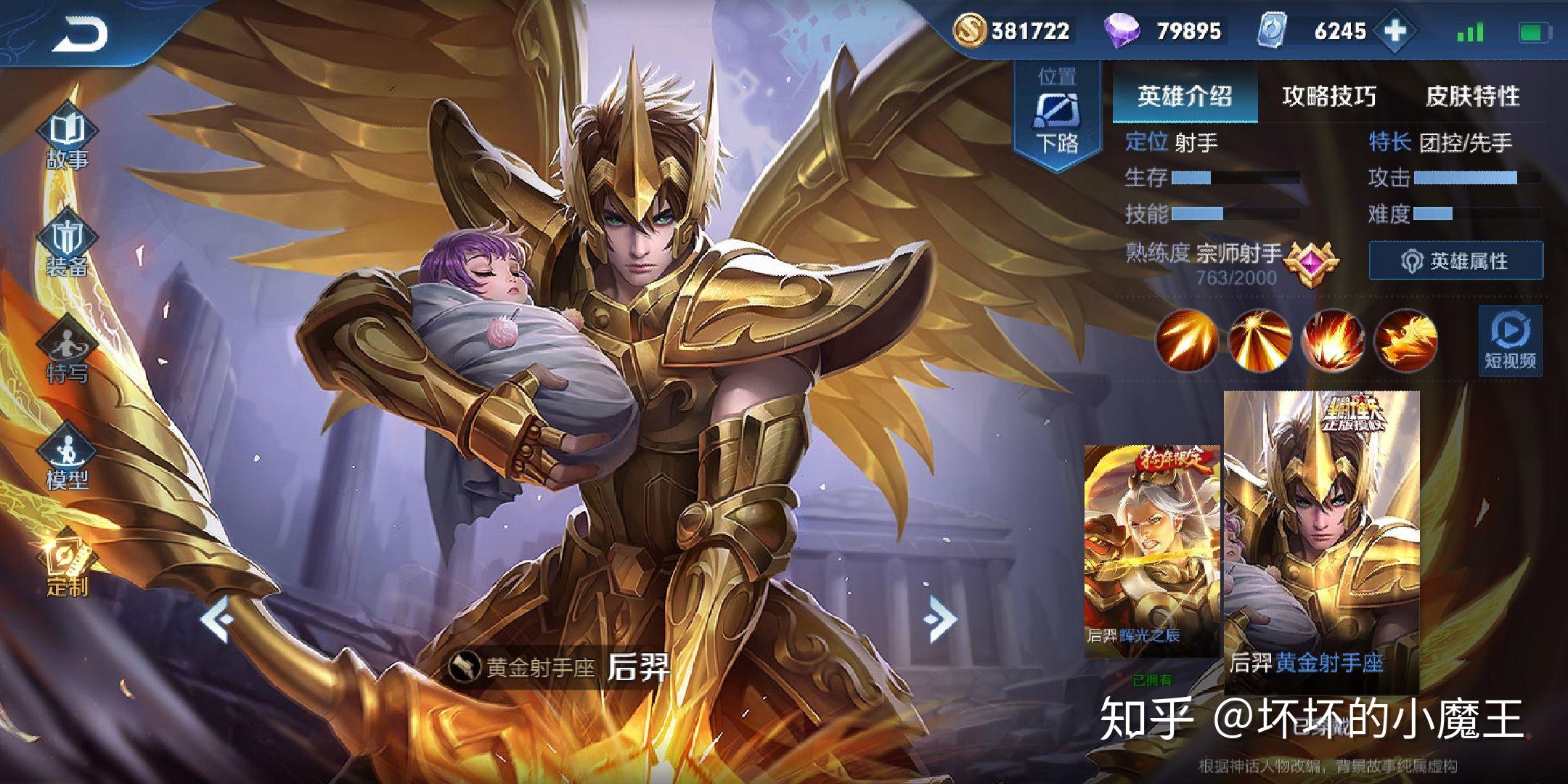This screenshot has height=784, width=1568.
Task: Open the 英雄属性 hero attributes
Action: pos(1455,261)
